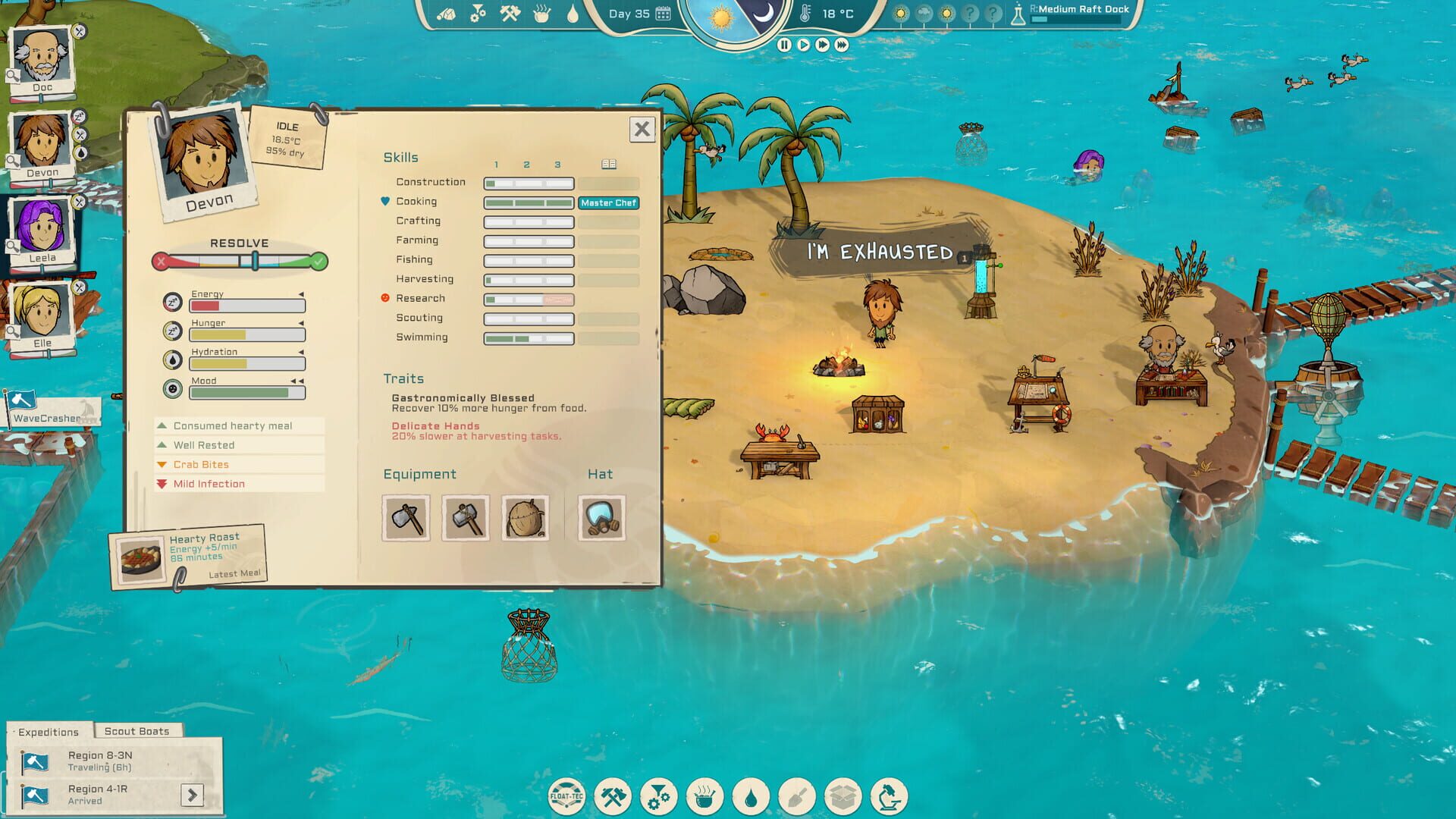The width and height of the screenshot is (1456, 819).
Task: Select the Expeditions tab
Action: [x=47, y=732]
